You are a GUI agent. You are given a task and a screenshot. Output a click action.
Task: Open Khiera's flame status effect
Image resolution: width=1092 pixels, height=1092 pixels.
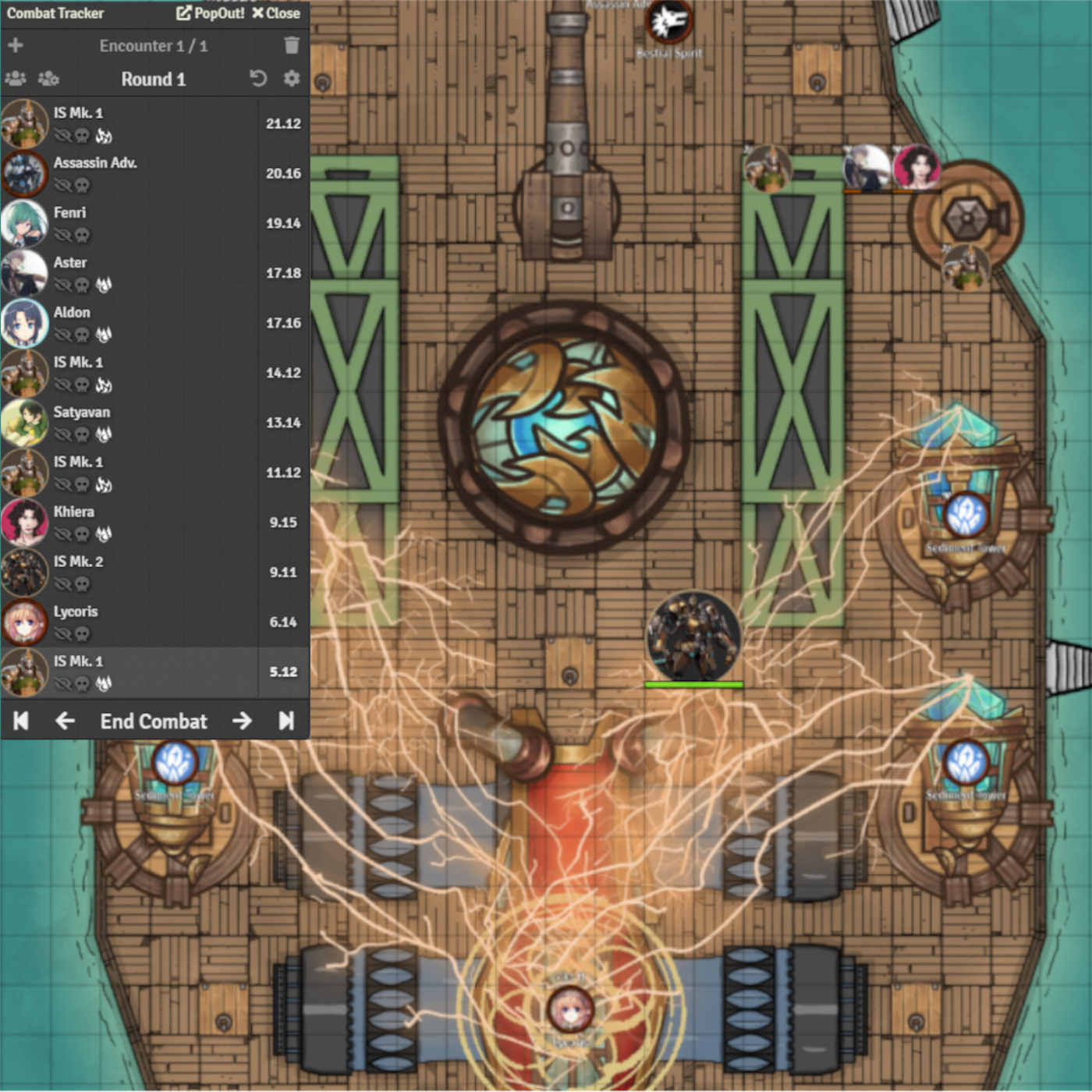coord(104,535)
